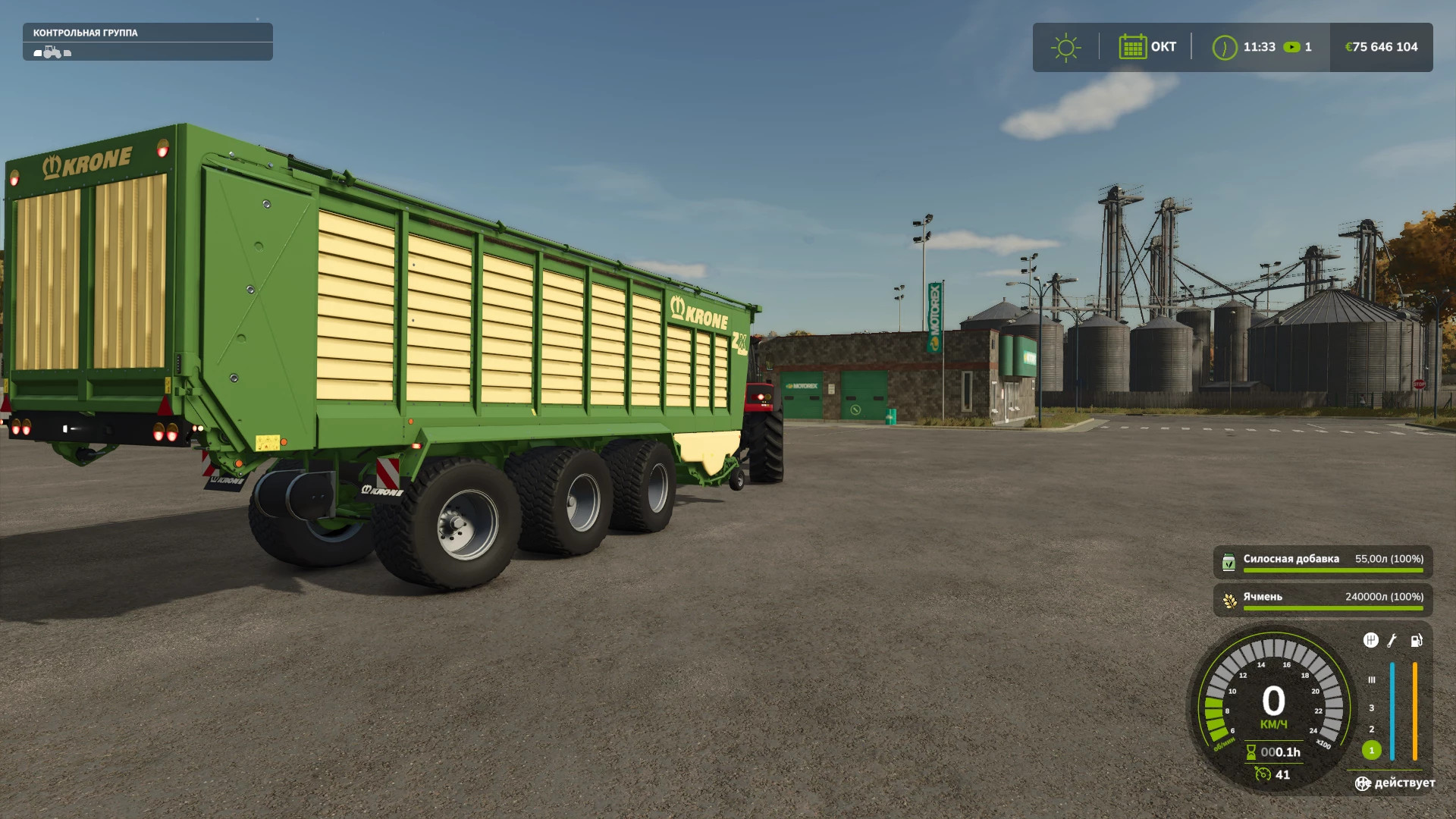Click the gearbox icon above the gears
Image resolution: width=1456 pixels, height=819 pixels.
[x=1370, y=641]
